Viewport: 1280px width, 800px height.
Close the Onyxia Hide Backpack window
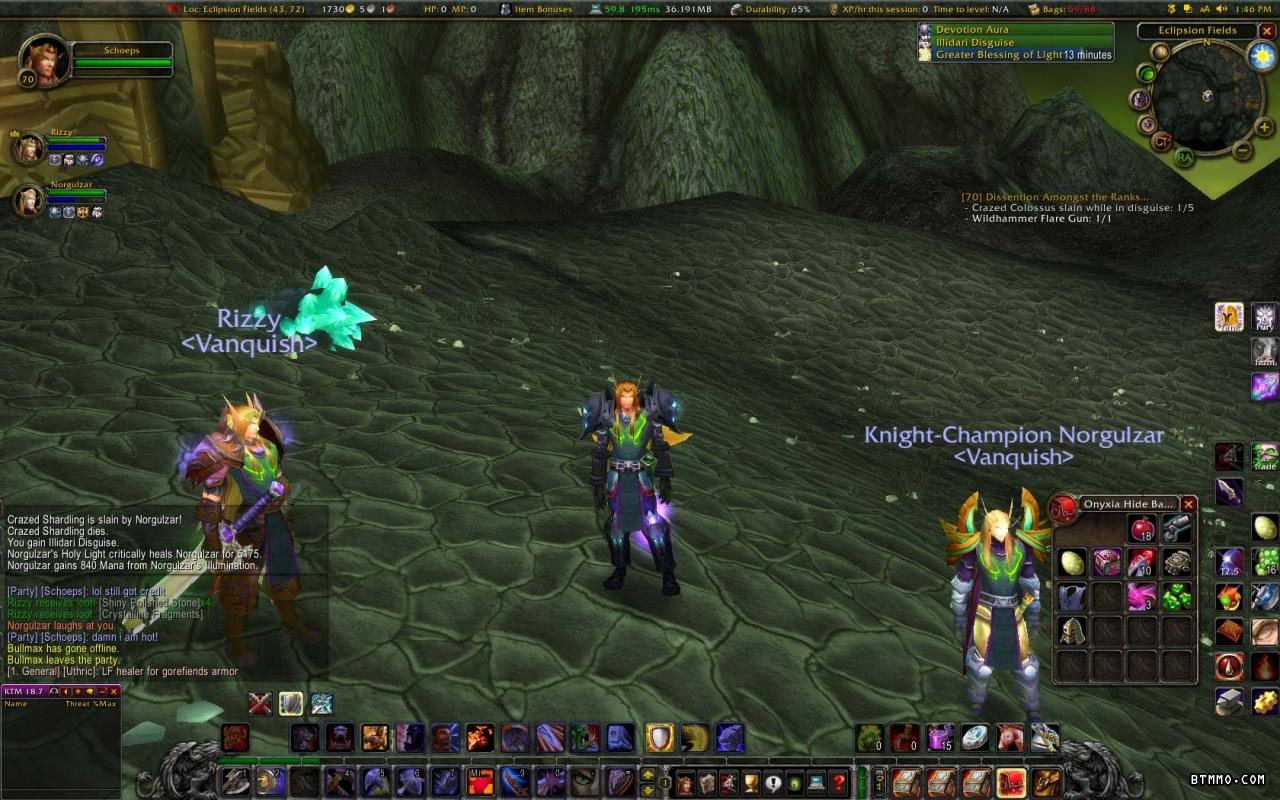click(x=1188, y=504)
